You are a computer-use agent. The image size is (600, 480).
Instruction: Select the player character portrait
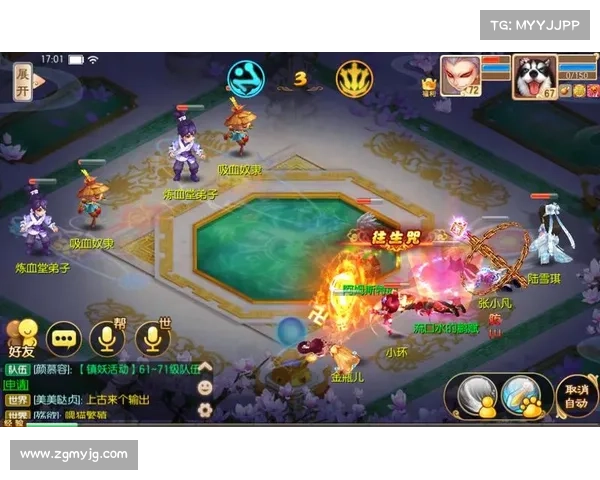[460, 74]
